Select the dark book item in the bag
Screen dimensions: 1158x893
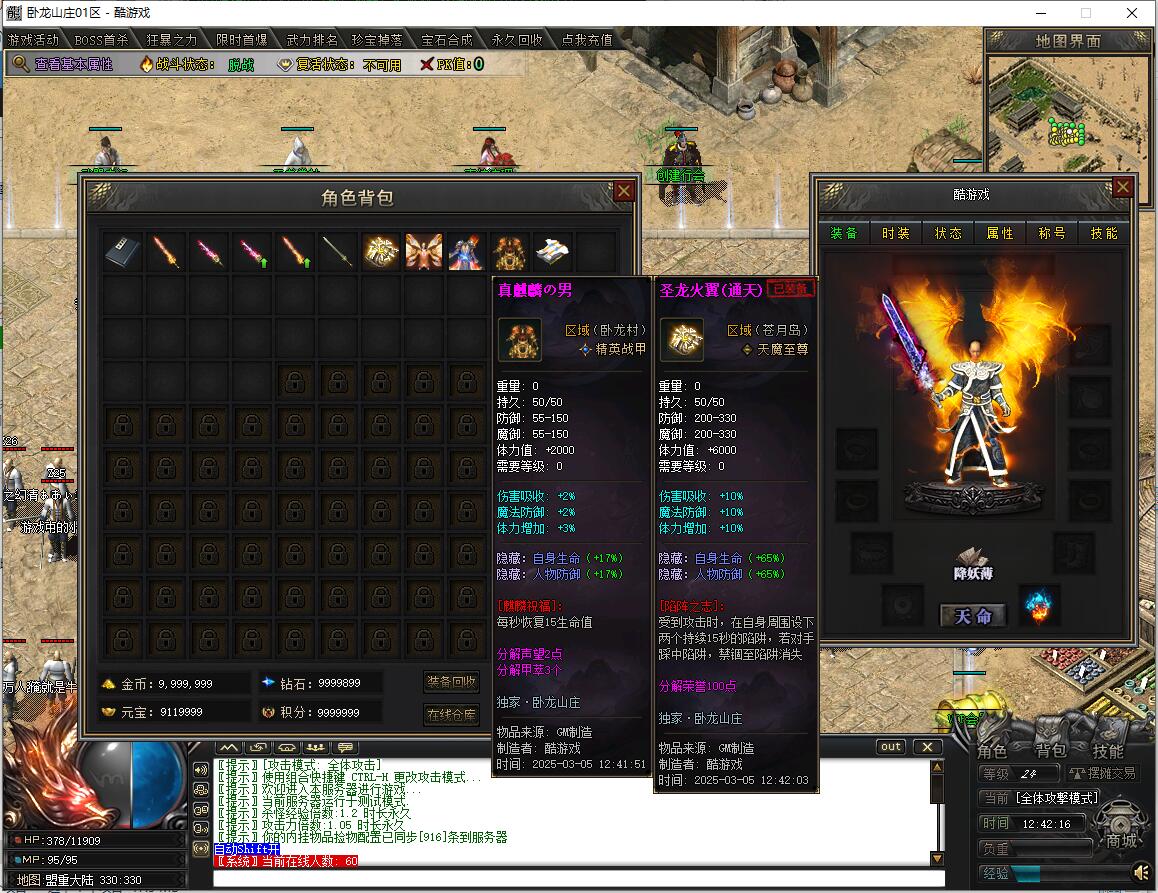[x=123, y=252]
